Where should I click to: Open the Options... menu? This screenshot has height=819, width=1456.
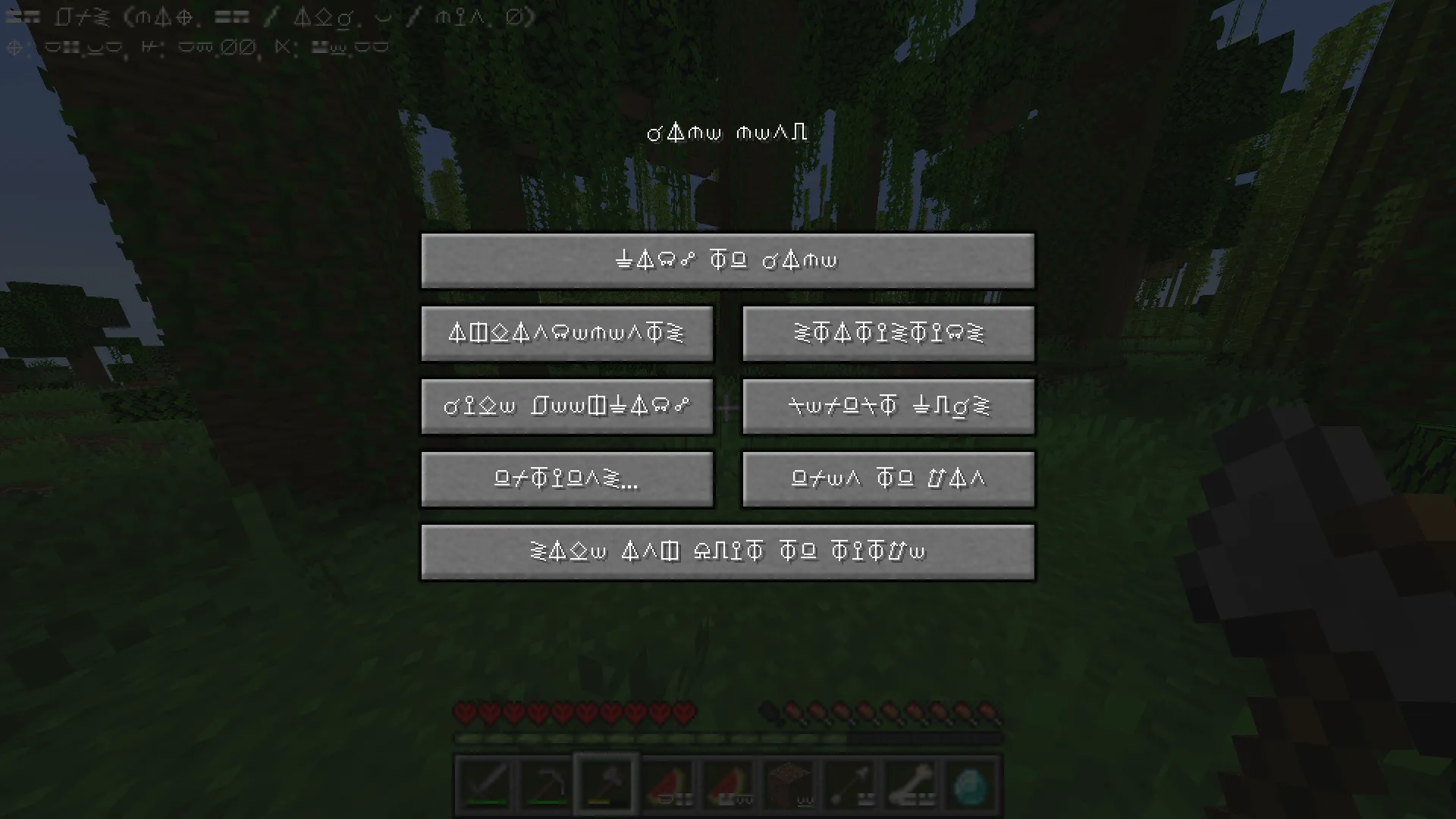point(567,479)
